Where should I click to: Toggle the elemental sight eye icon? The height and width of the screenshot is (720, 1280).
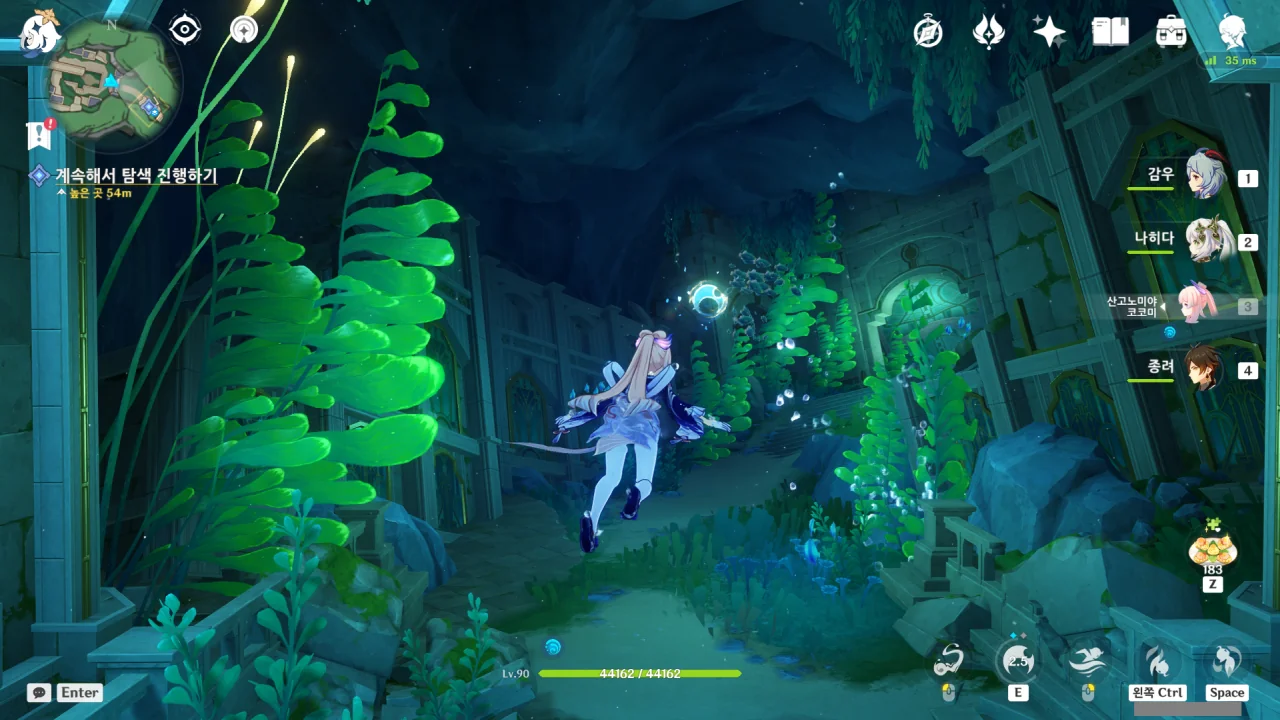coord(185,30)
